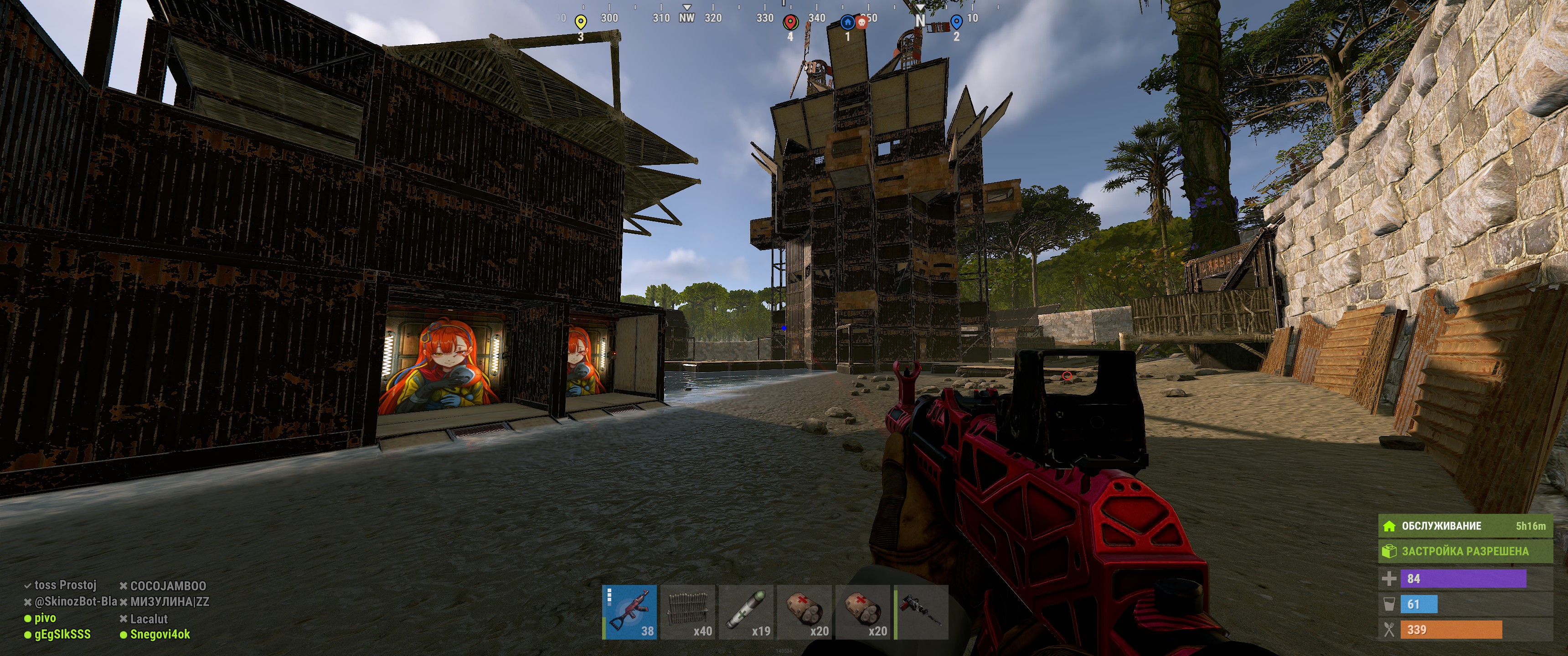Select the bolt-action rifle hotbar slot
This screenshot has height=656, width=1568.
[x=922, y=611]
